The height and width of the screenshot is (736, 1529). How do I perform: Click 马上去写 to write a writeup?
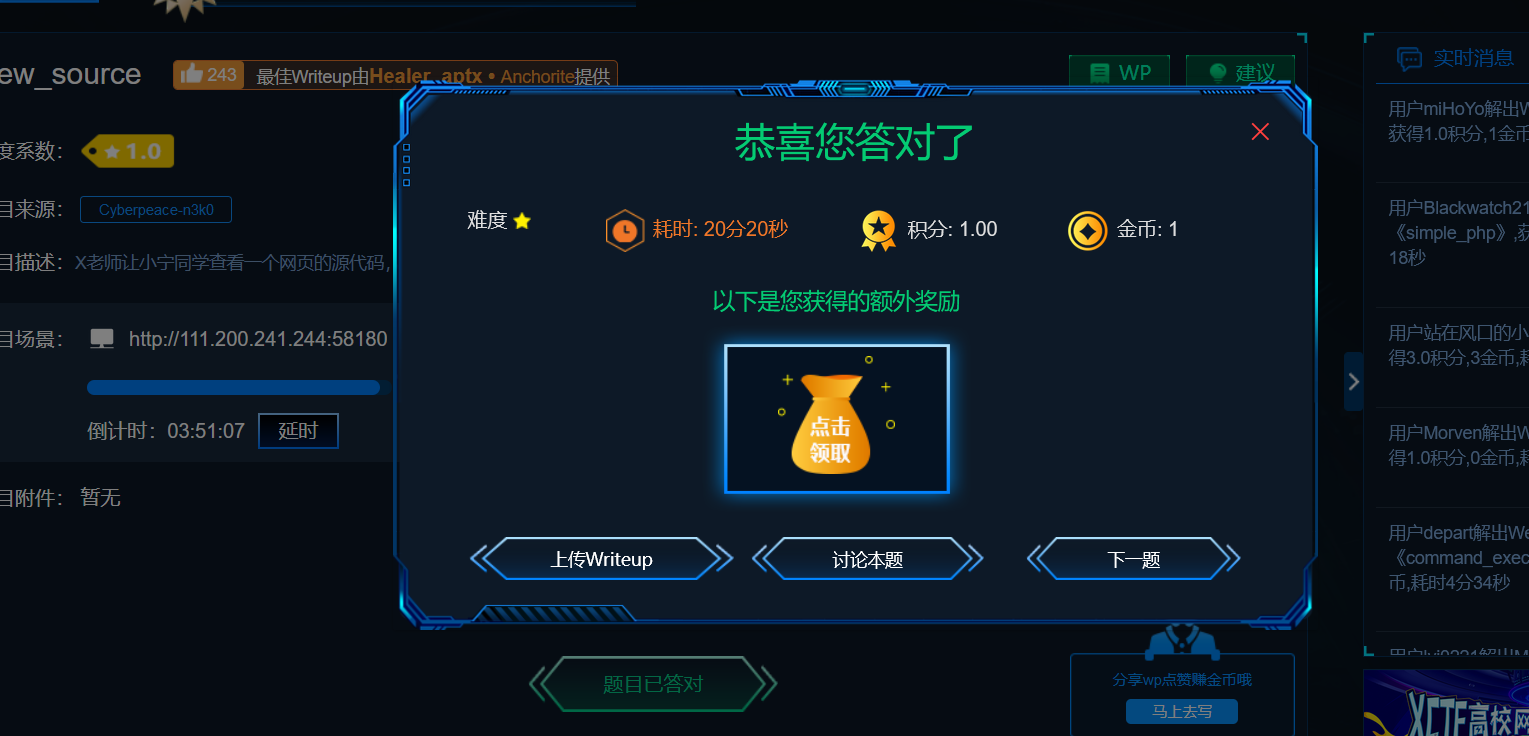(1181, 711)
